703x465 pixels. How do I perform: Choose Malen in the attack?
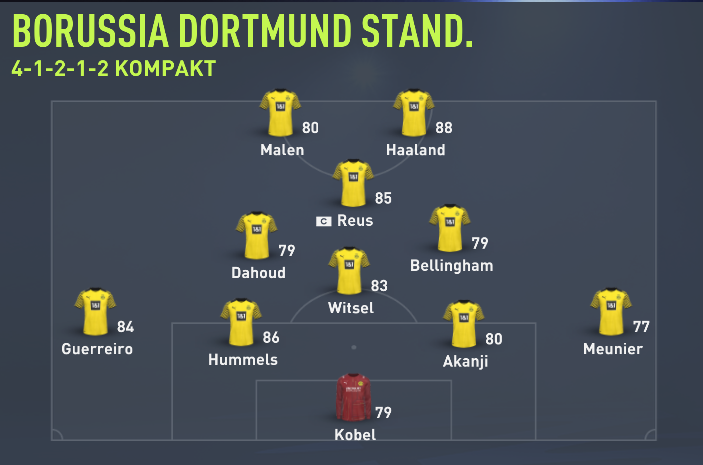click(280, 113)
